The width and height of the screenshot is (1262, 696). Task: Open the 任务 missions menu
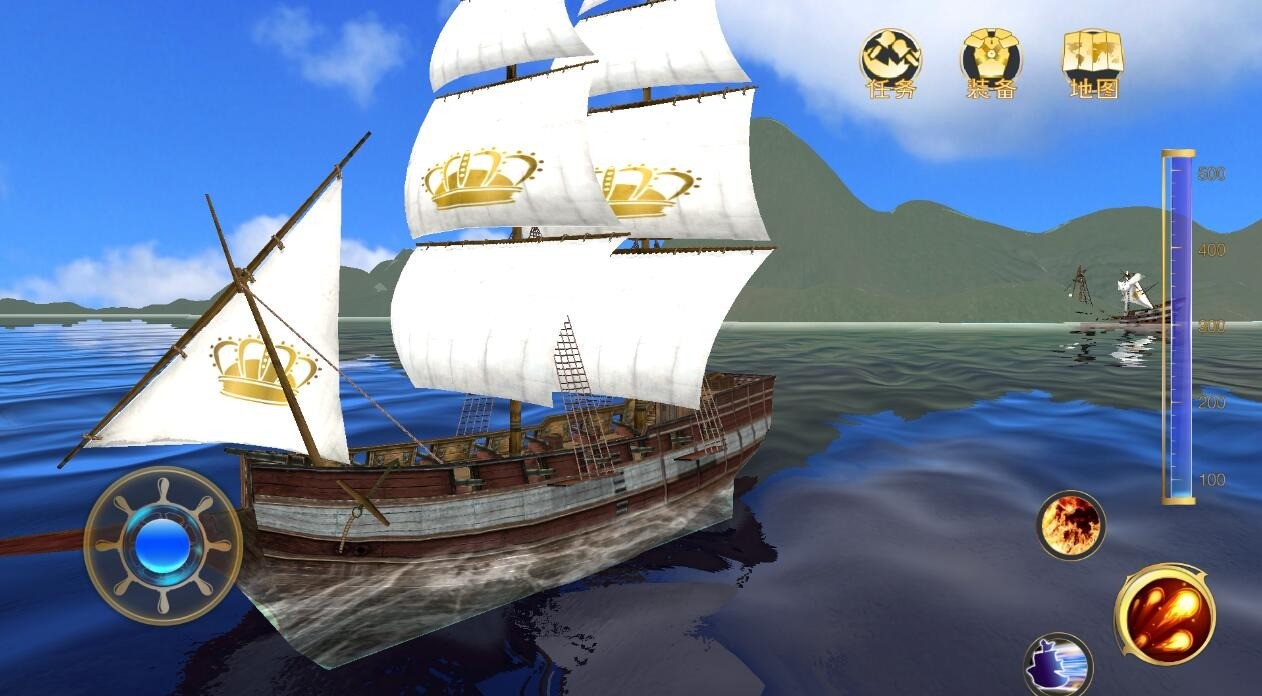(x=890, y=62)
